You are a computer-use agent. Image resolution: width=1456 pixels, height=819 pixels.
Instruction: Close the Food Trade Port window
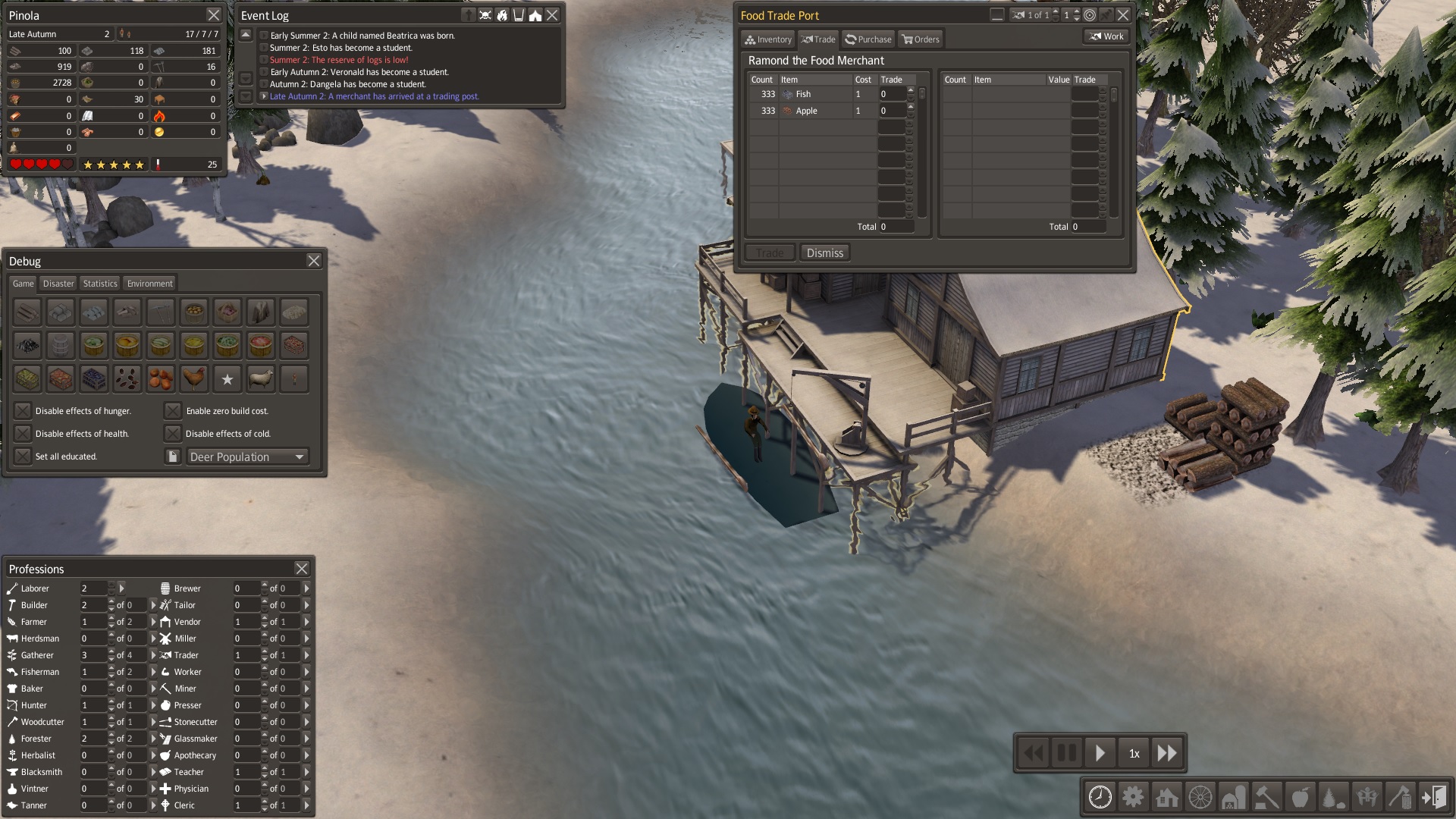1123,15
